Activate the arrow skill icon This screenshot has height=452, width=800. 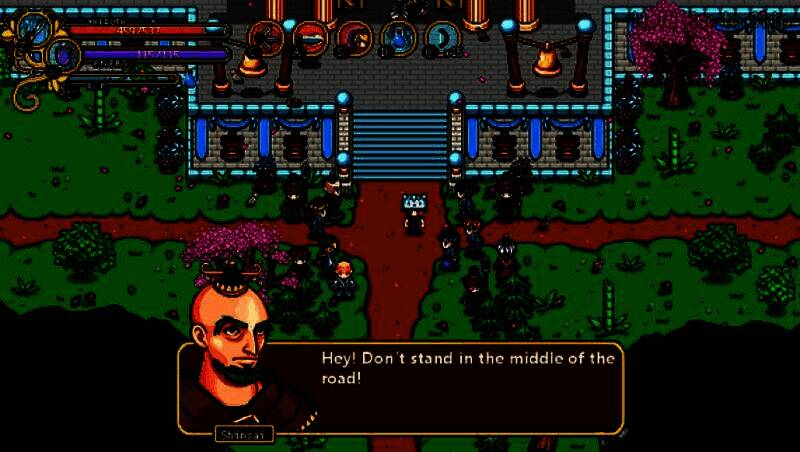pos(266,39)
